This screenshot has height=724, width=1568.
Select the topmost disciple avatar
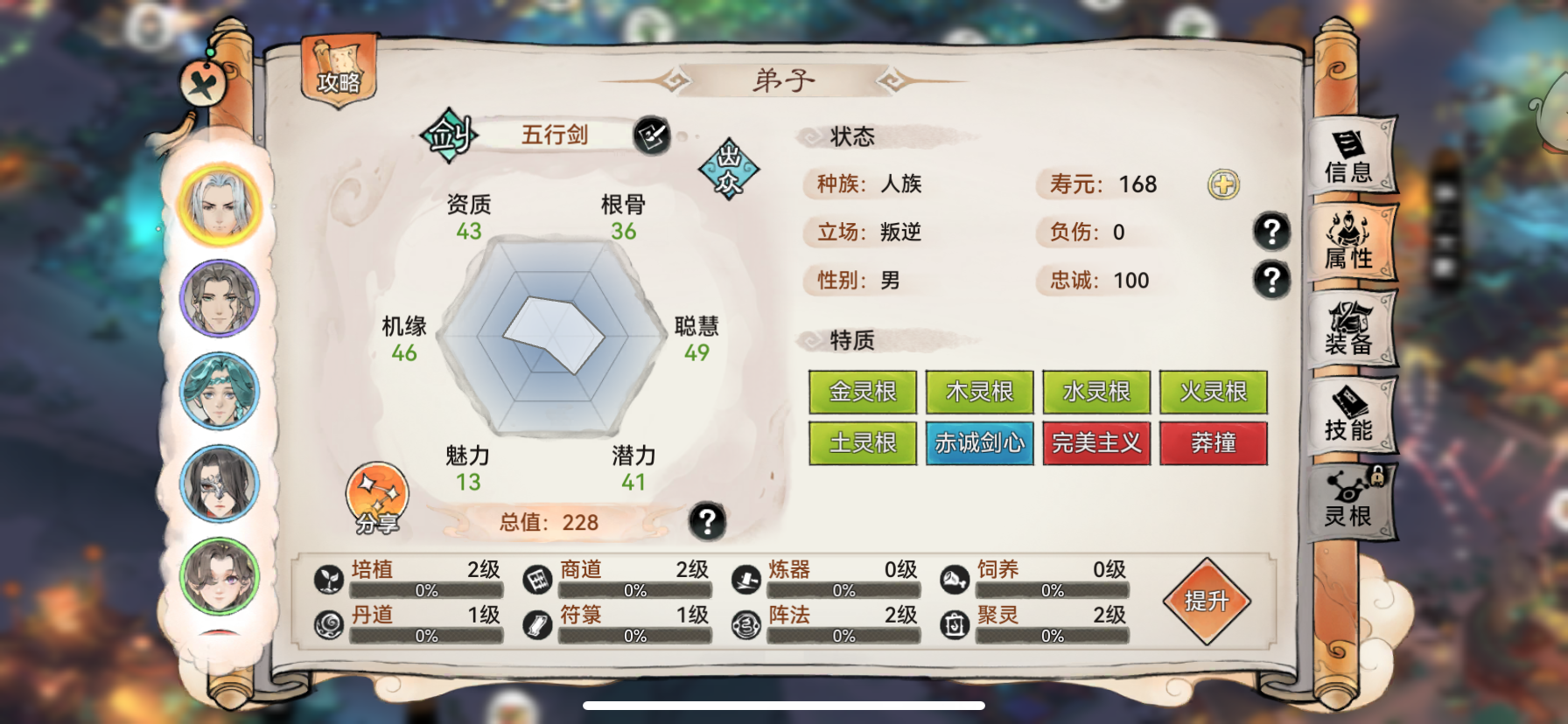pos(219,203)
